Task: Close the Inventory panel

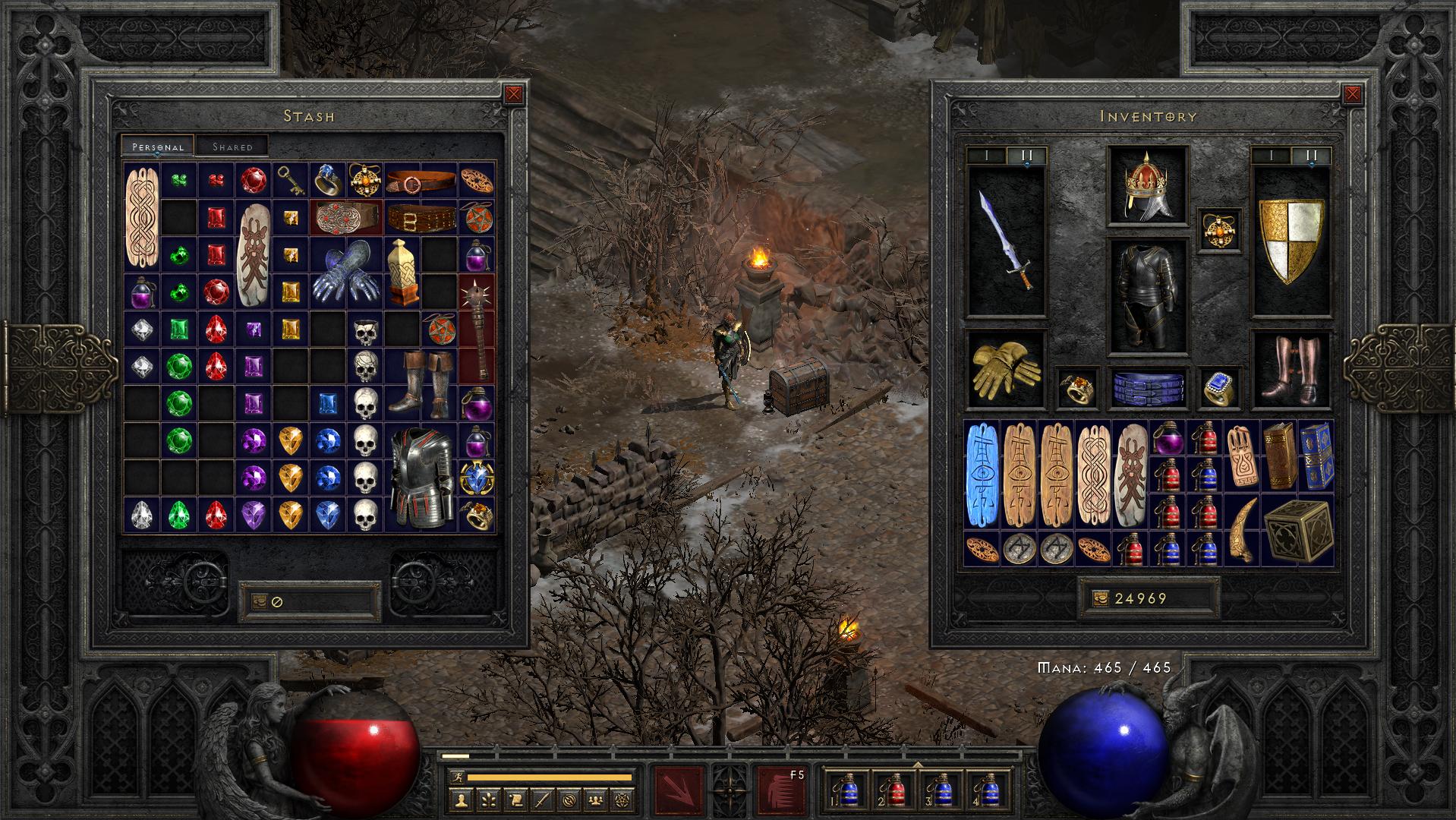Action: (1352, 94)
